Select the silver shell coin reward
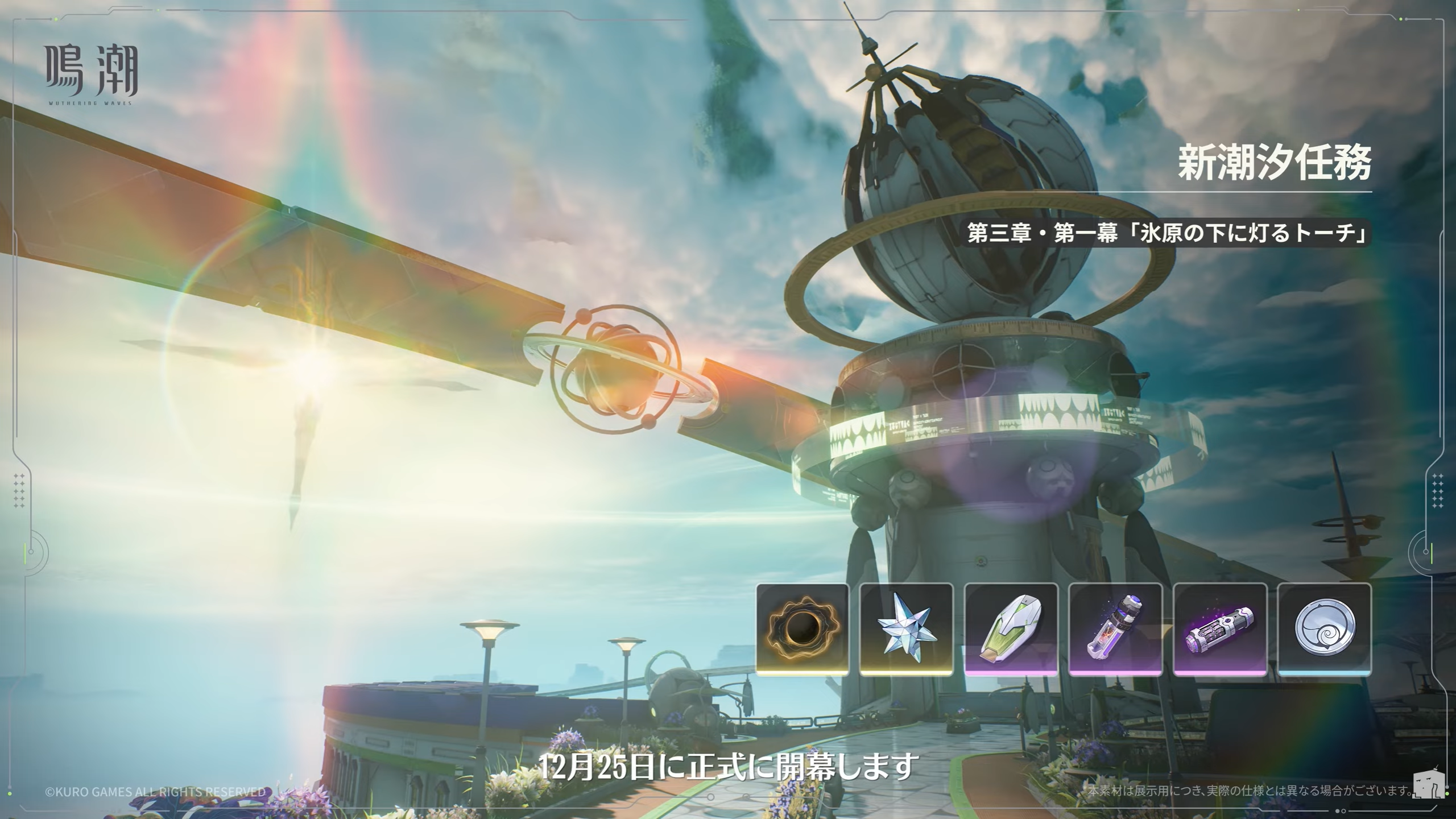The width and height of the screenshot is (1456, 819). [x=1325, y=629]
